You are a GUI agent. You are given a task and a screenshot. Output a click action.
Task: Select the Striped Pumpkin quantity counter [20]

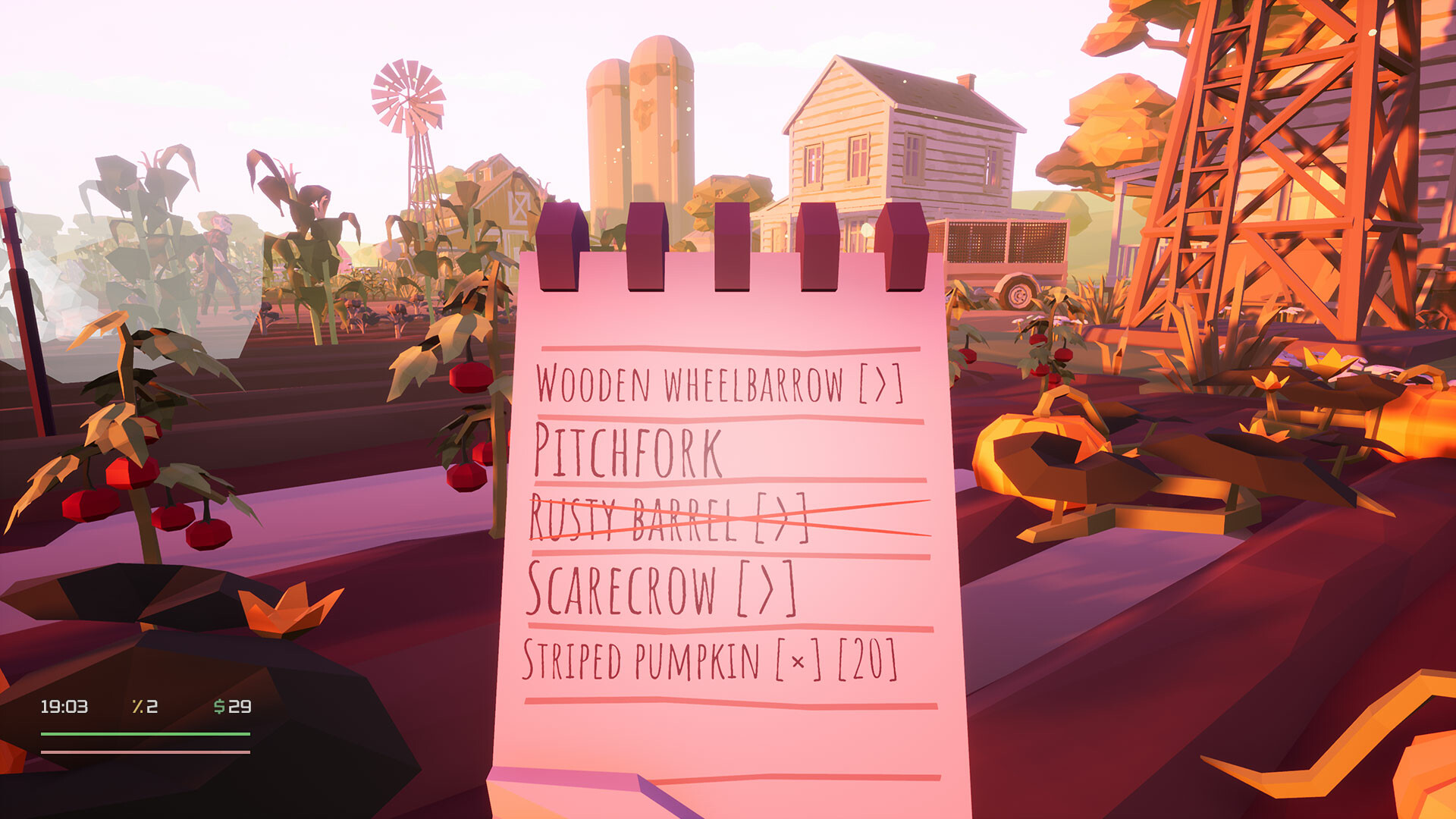click(x=867, y=658)
